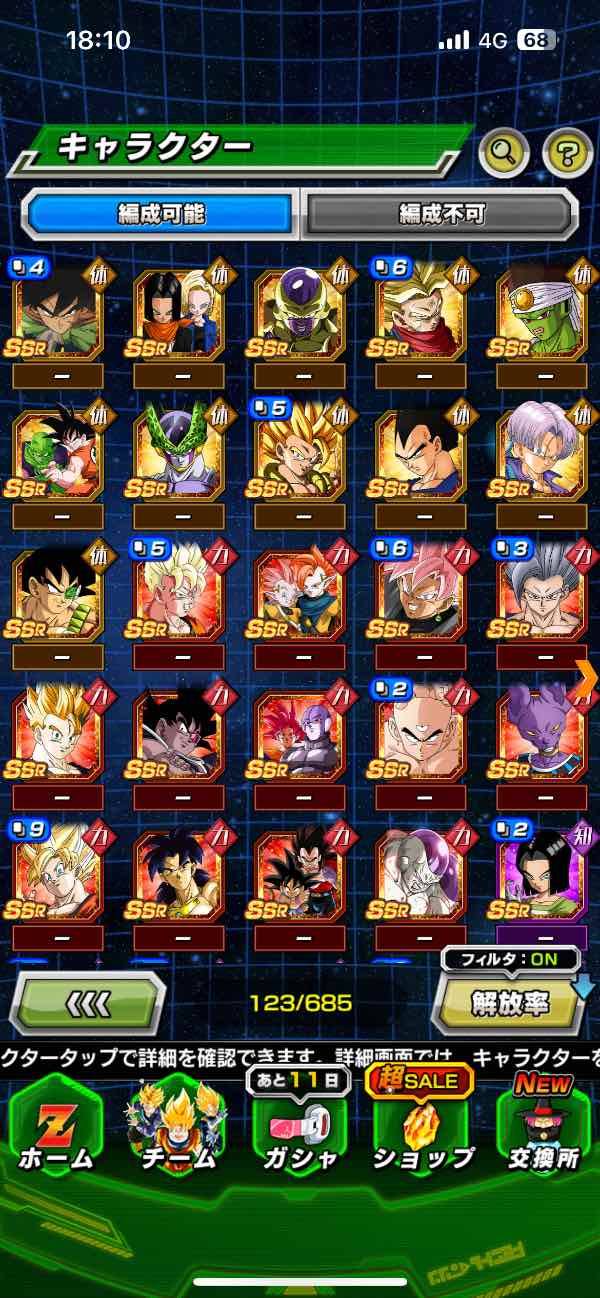Open the question mark help
The width and height of the screenshot is (600, 1298).
coord(567,152)
